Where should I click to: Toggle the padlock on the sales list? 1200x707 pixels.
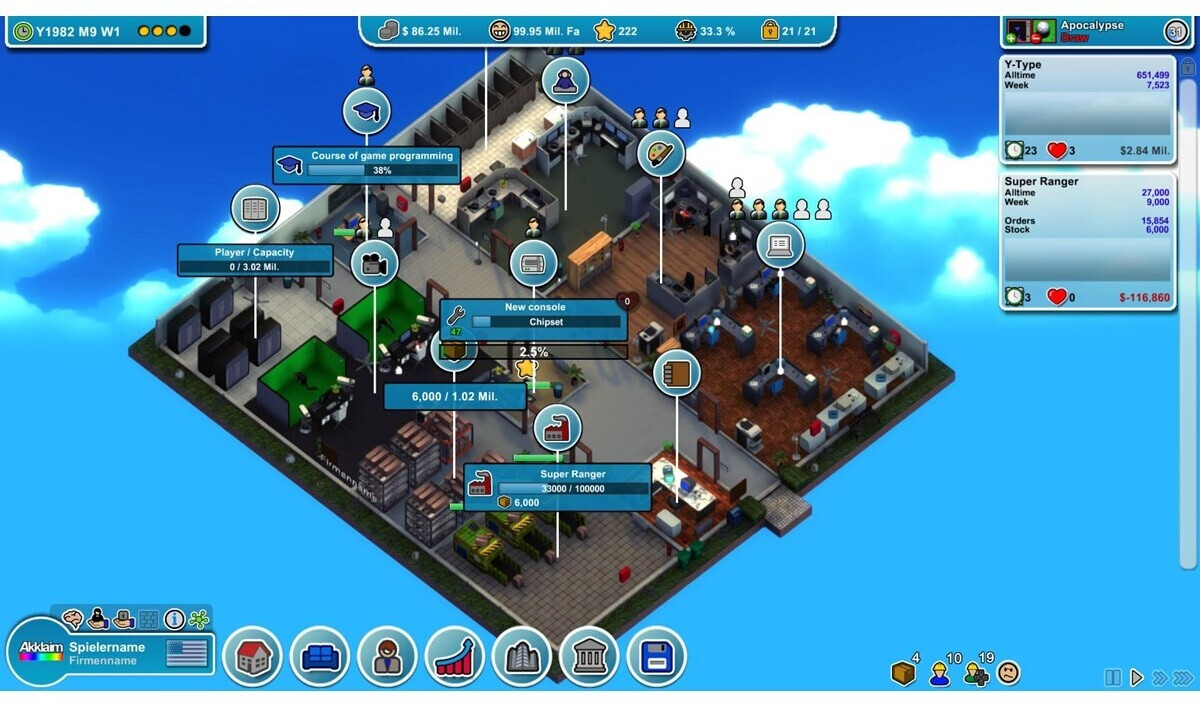coord(1188,67)
